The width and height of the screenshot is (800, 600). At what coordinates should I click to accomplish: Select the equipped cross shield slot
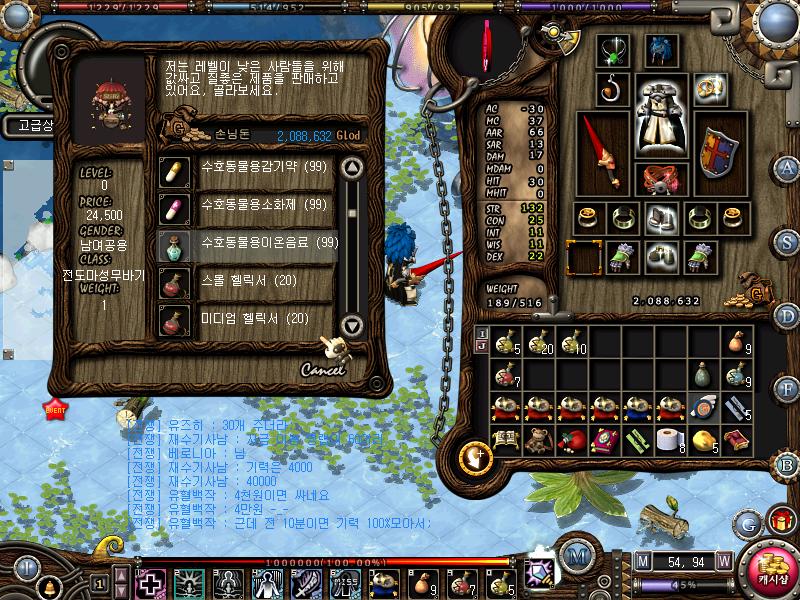coord(716,152)
